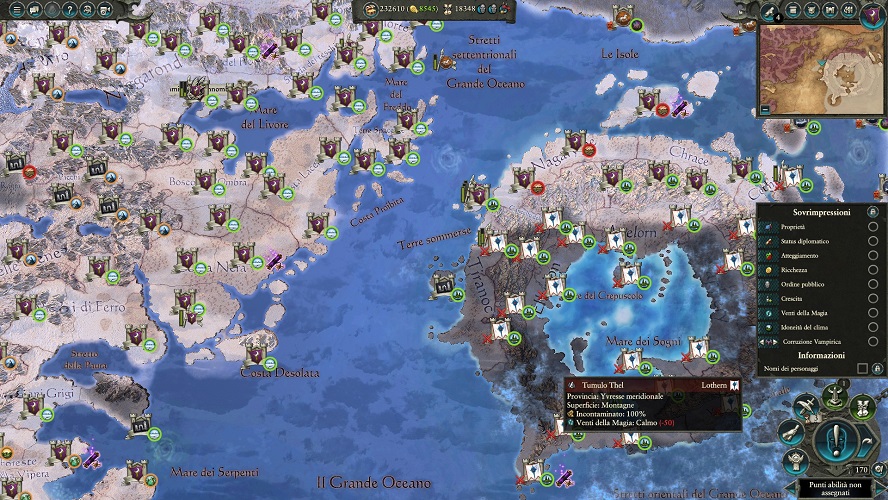Screen dimensions: 888x500
Task: Open the chat speech-bubble button
Action: pyautogui.click(x=34, y=10)
